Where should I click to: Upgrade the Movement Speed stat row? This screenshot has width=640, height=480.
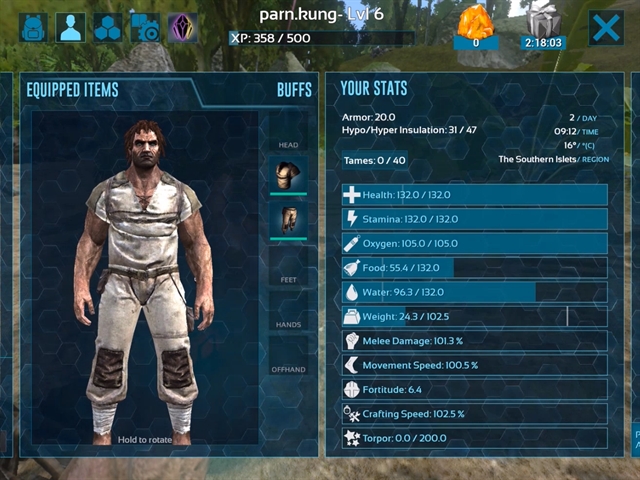[473, 365]
